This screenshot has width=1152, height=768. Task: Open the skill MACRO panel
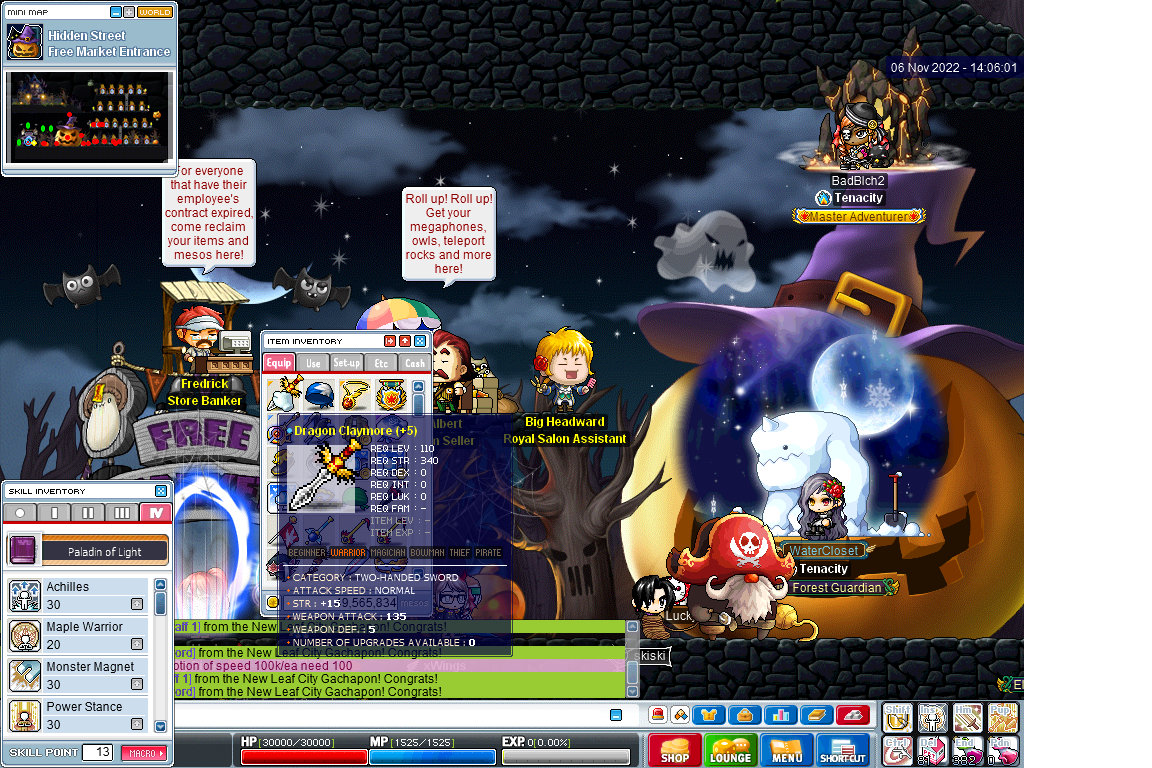click(x=144, y=752)
